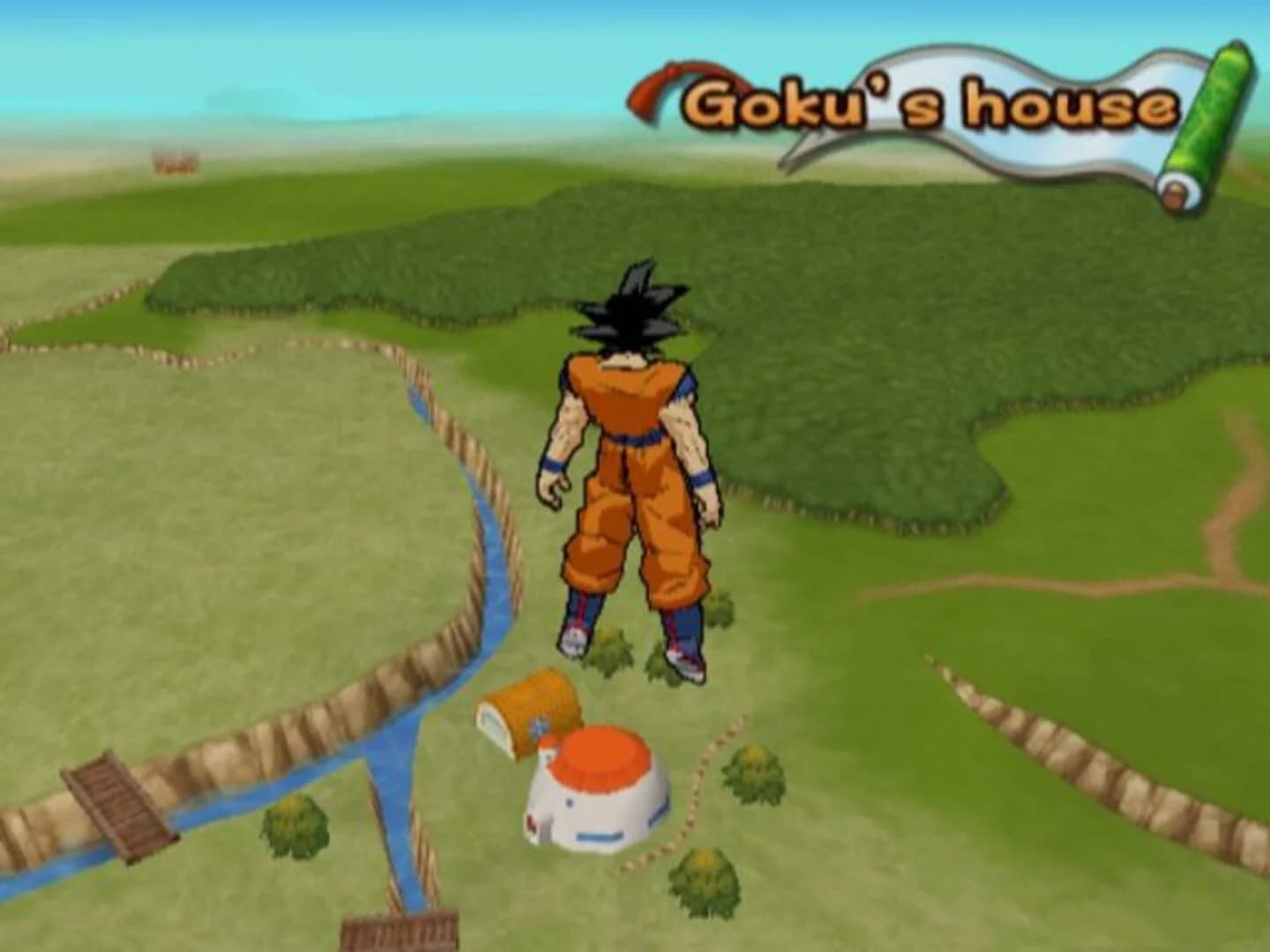1270x952 pixels.
Task: Select the red mailbox marker on the house
Action: pos(530,823)
